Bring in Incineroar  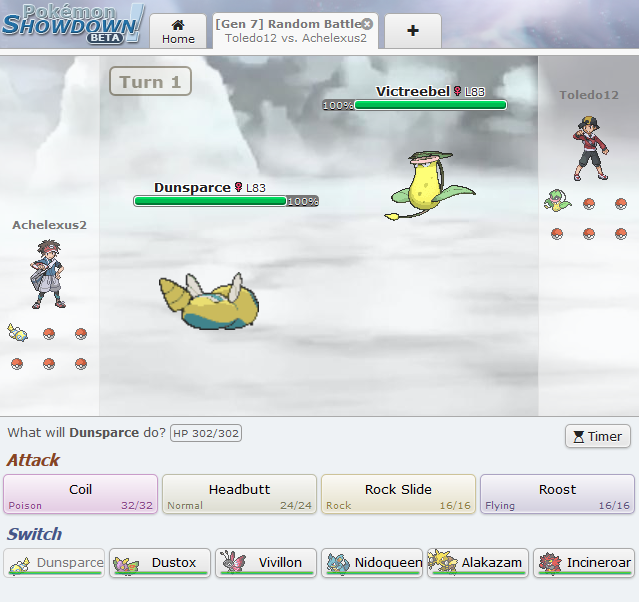(584, 563)
